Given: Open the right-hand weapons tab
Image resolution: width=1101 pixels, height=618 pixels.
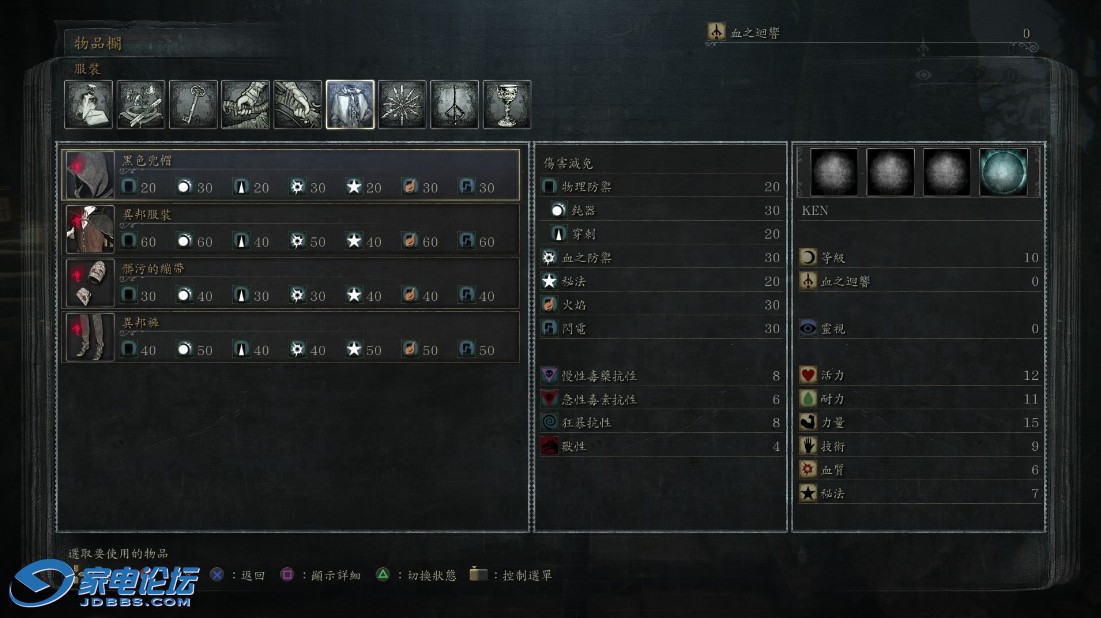Looking at the screenshot, I should pos(245,105).
